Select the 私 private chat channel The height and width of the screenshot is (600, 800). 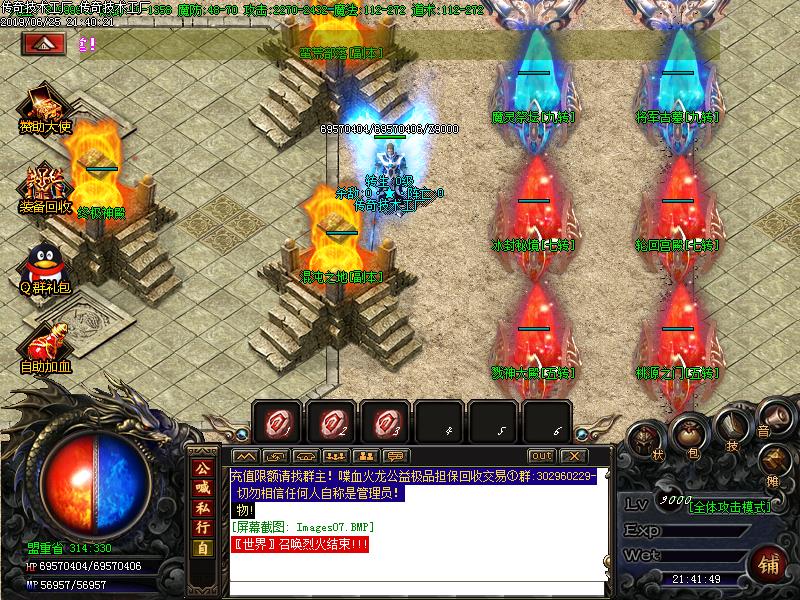(x=203, y=507)
